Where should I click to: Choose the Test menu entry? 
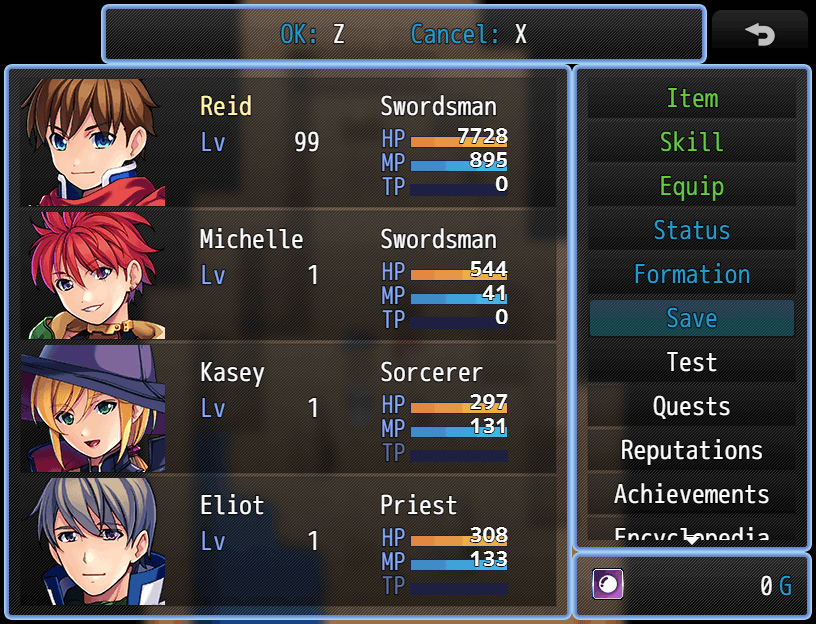tap(691, 363)
